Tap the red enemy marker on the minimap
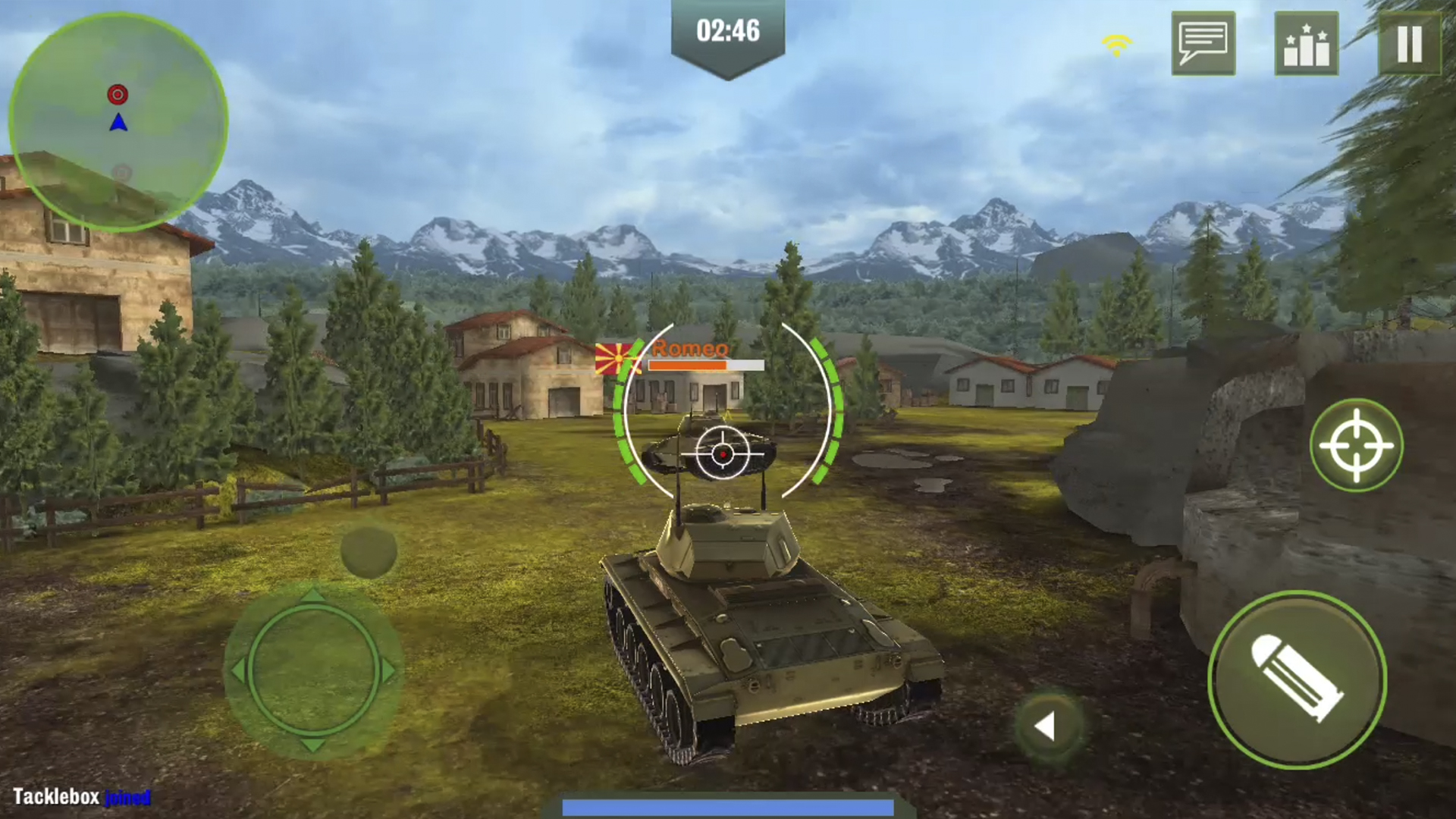 tap(118, 94)
